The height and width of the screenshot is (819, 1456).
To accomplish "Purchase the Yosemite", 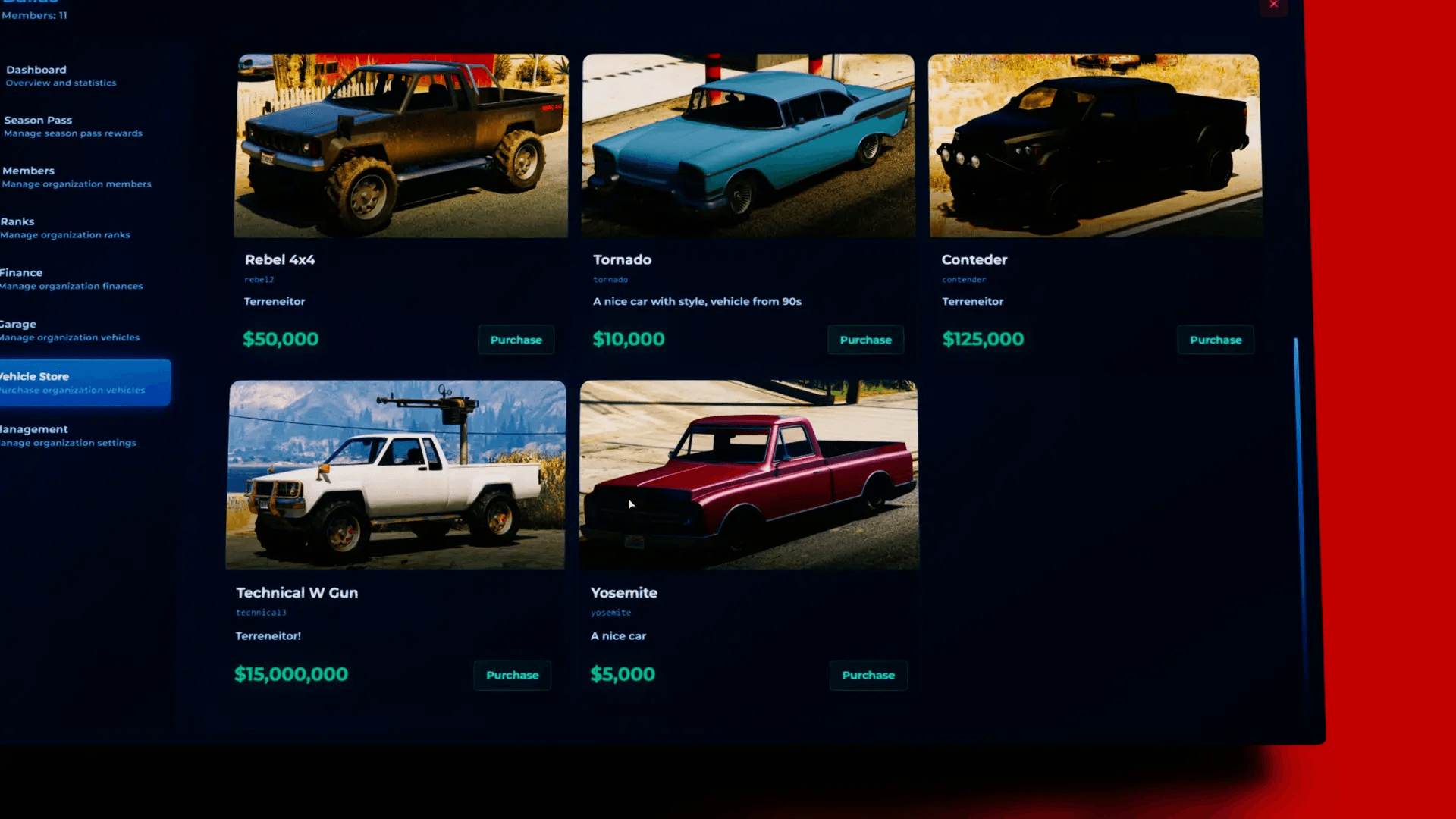I will tap(868, 675).
